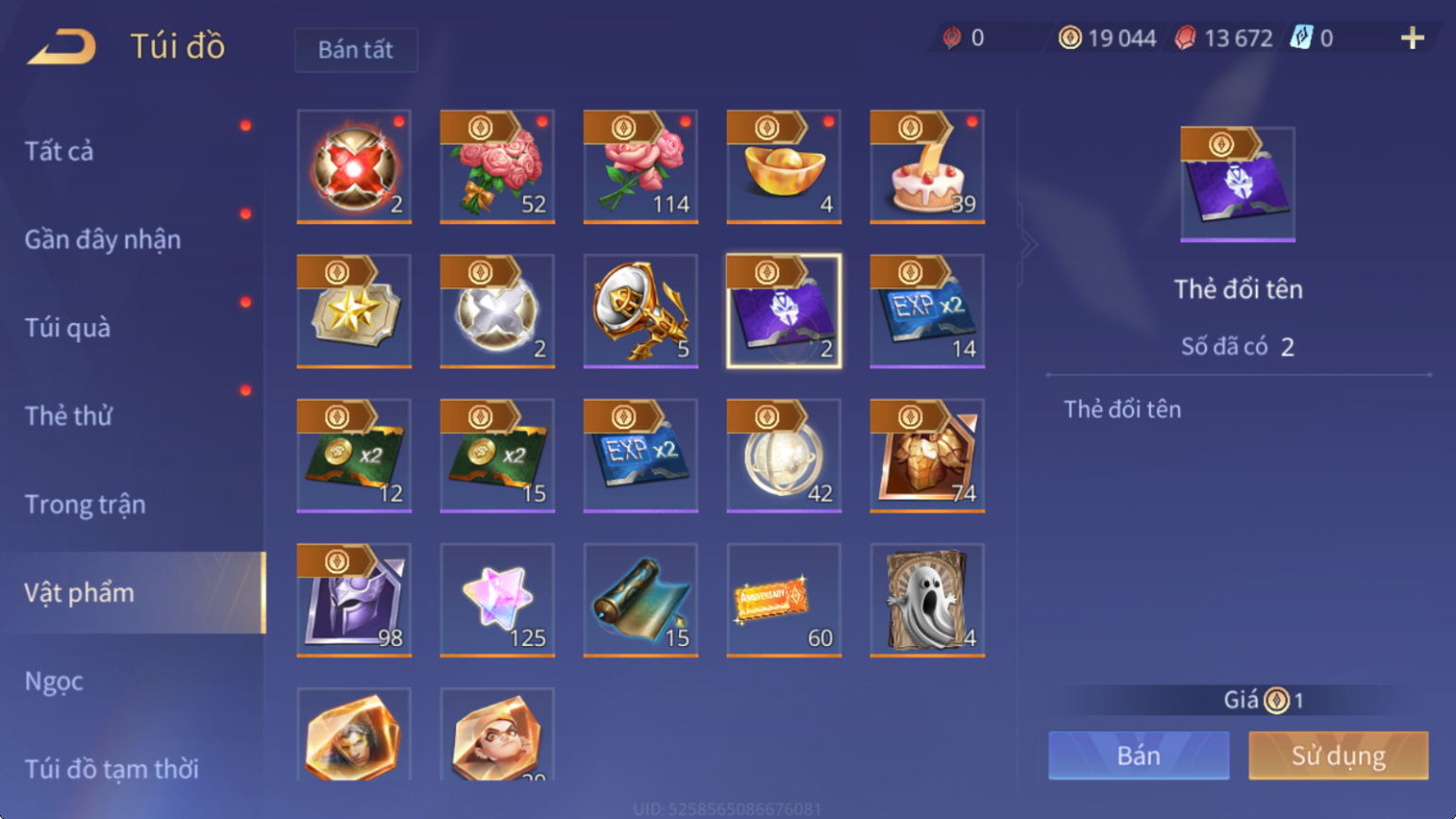This screenshot has width=1456, height=819.
Task: Choose the gold ingot item slot
Action: pyautogui.click(x=784, y=166)
